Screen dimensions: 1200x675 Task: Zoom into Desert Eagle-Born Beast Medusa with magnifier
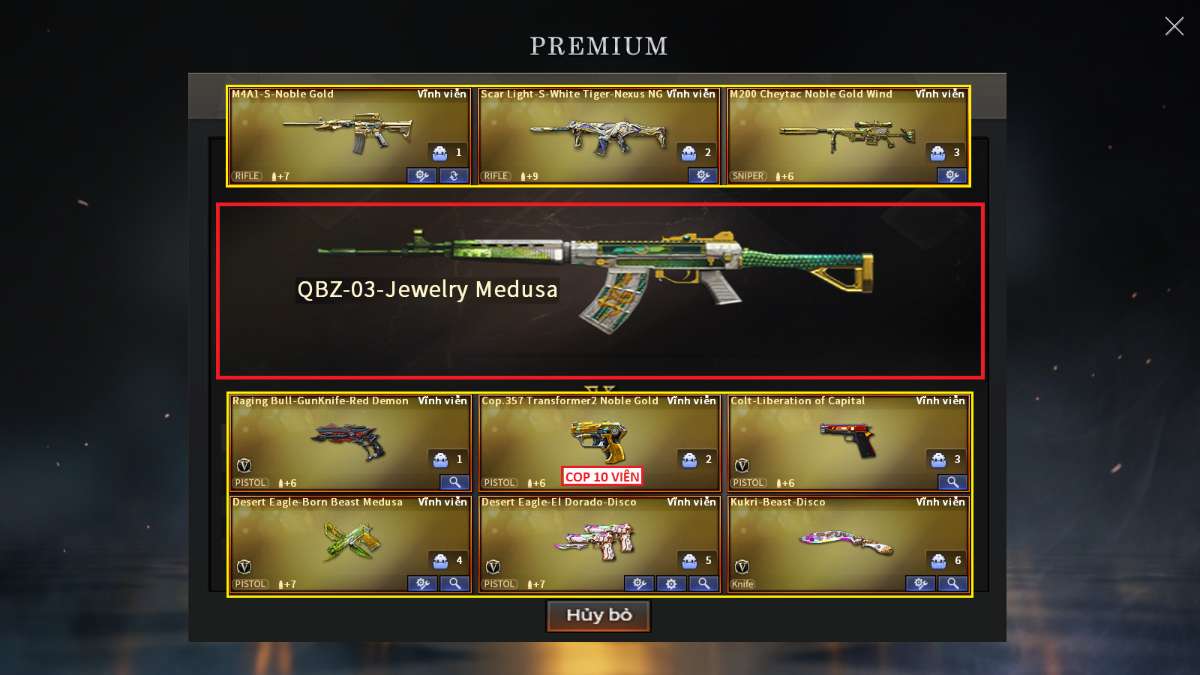[x=453, y=584]
